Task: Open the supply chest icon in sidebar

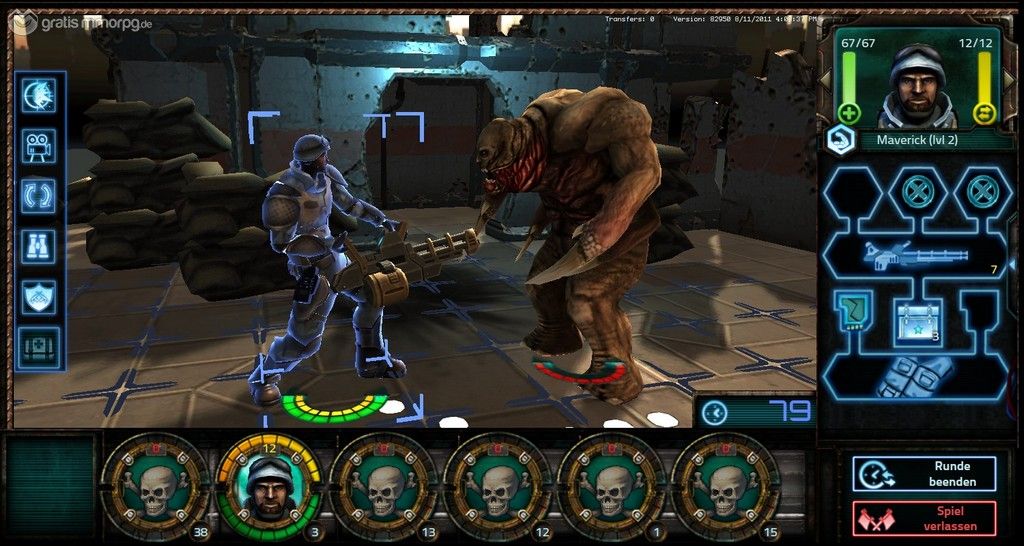Action: click(x=40, y=348)
